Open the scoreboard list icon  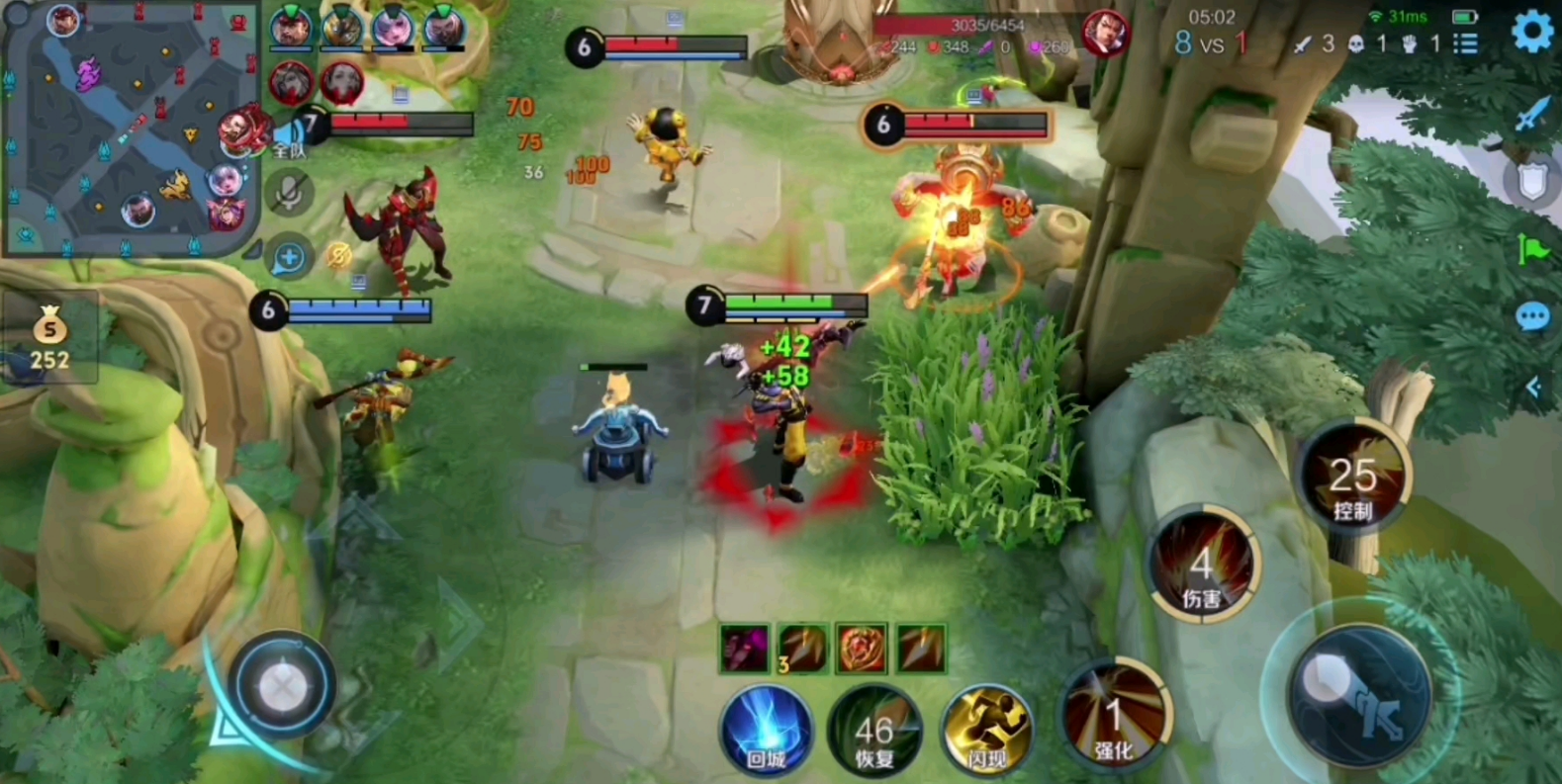click(1466, 44)
